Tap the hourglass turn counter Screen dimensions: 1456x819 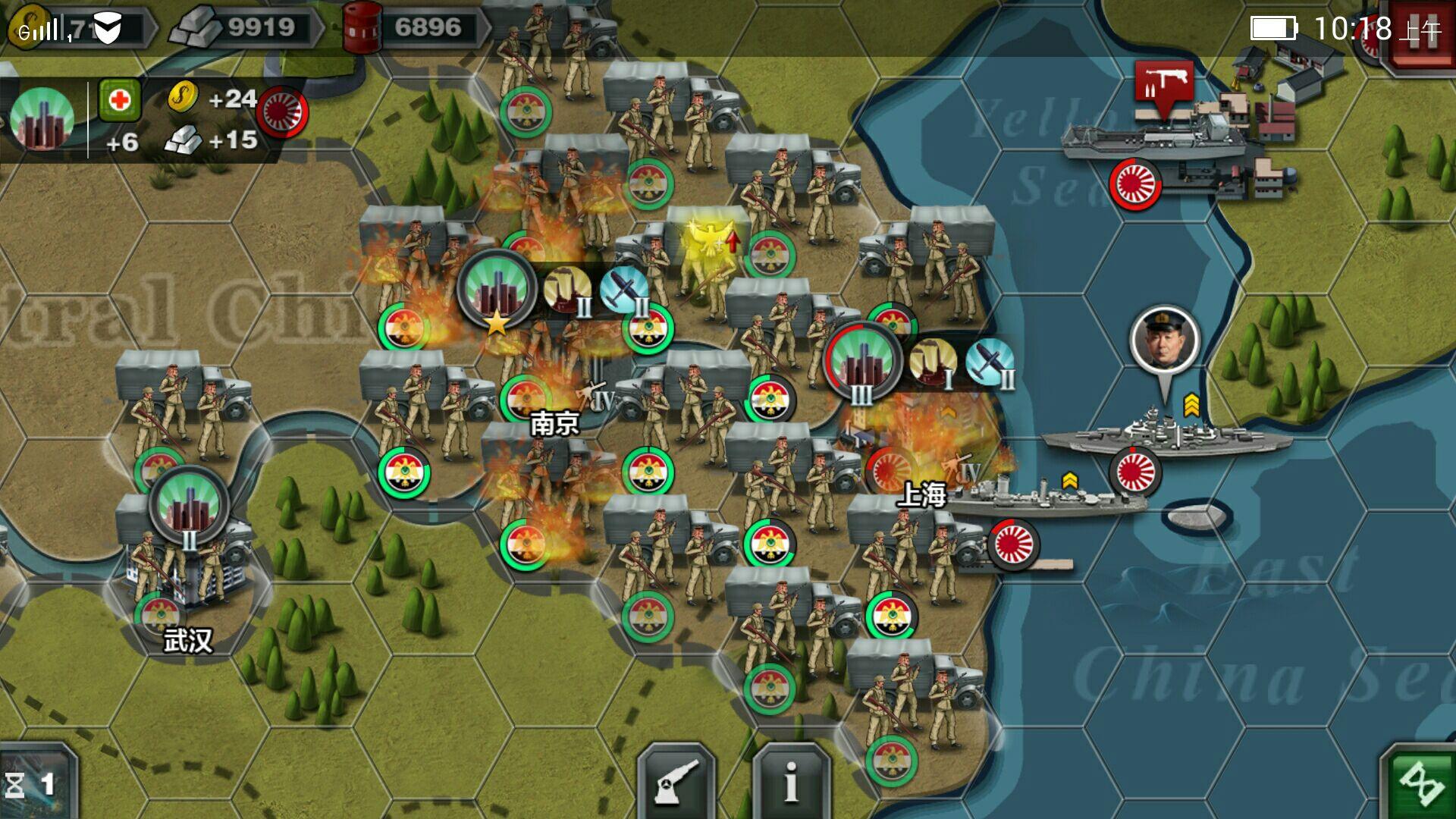[34, 783]
